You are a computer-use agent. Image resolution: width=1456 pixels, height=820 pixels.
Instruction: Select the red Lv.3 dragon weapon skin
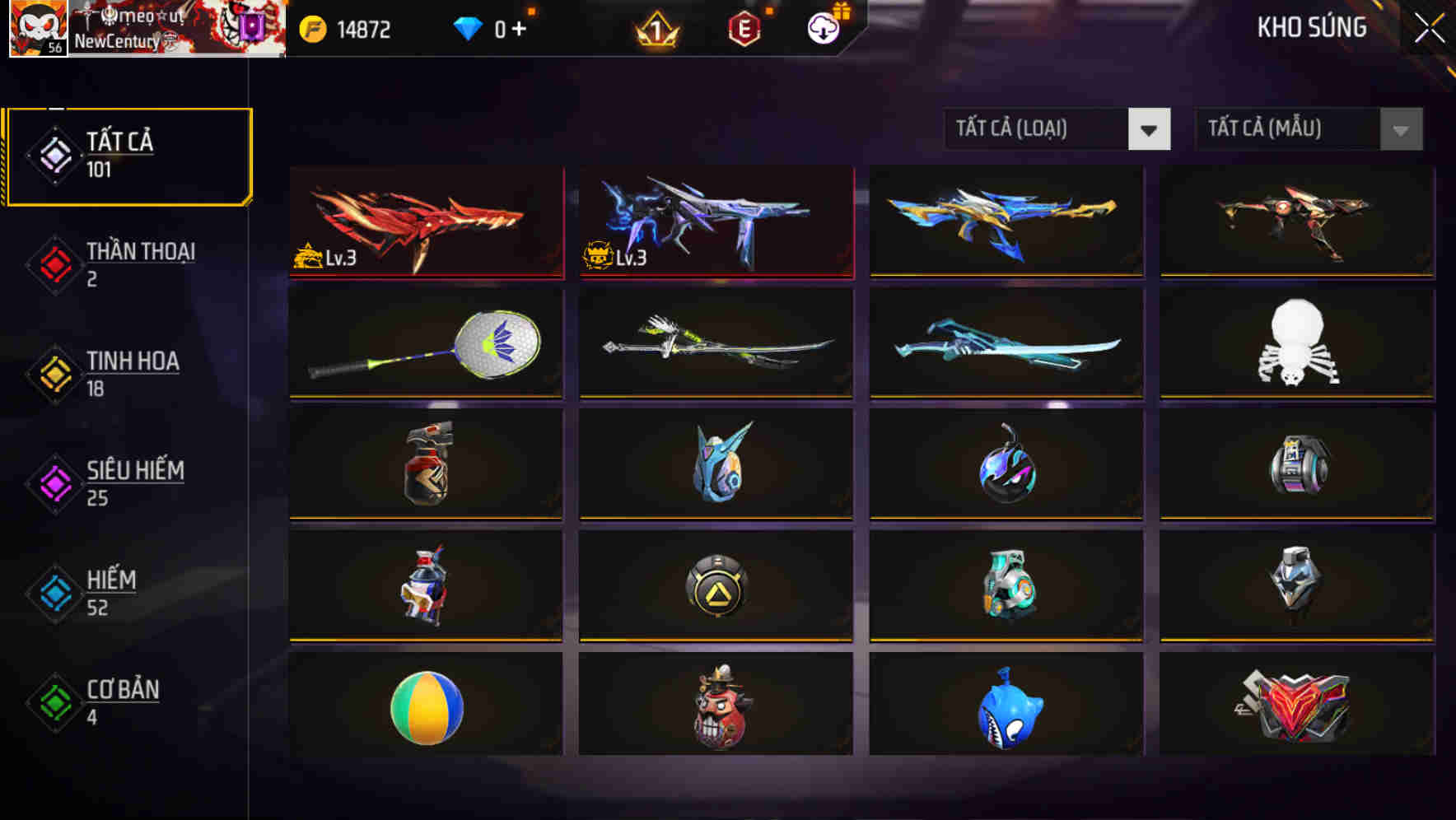[426, 221]
